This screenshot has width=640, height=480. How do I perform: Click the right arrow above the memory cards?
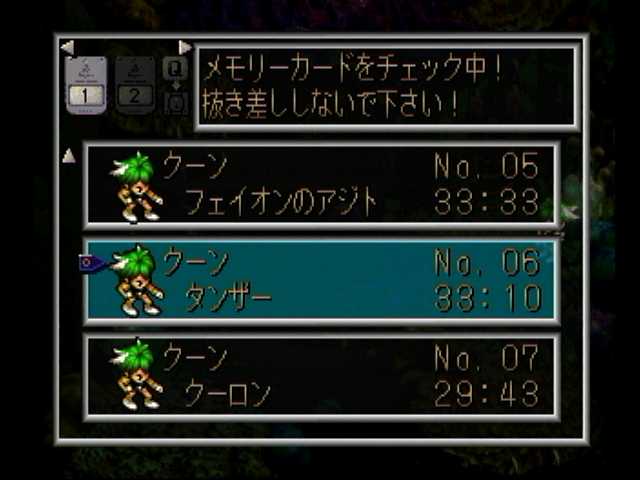point(184,47)
